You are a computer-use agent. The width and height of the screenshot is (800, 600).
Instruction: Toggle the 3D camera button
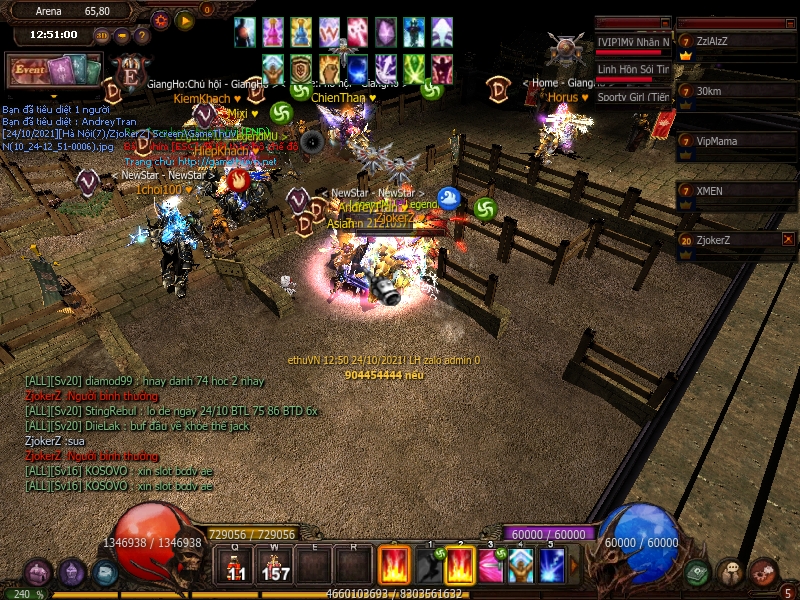[102, 36]
